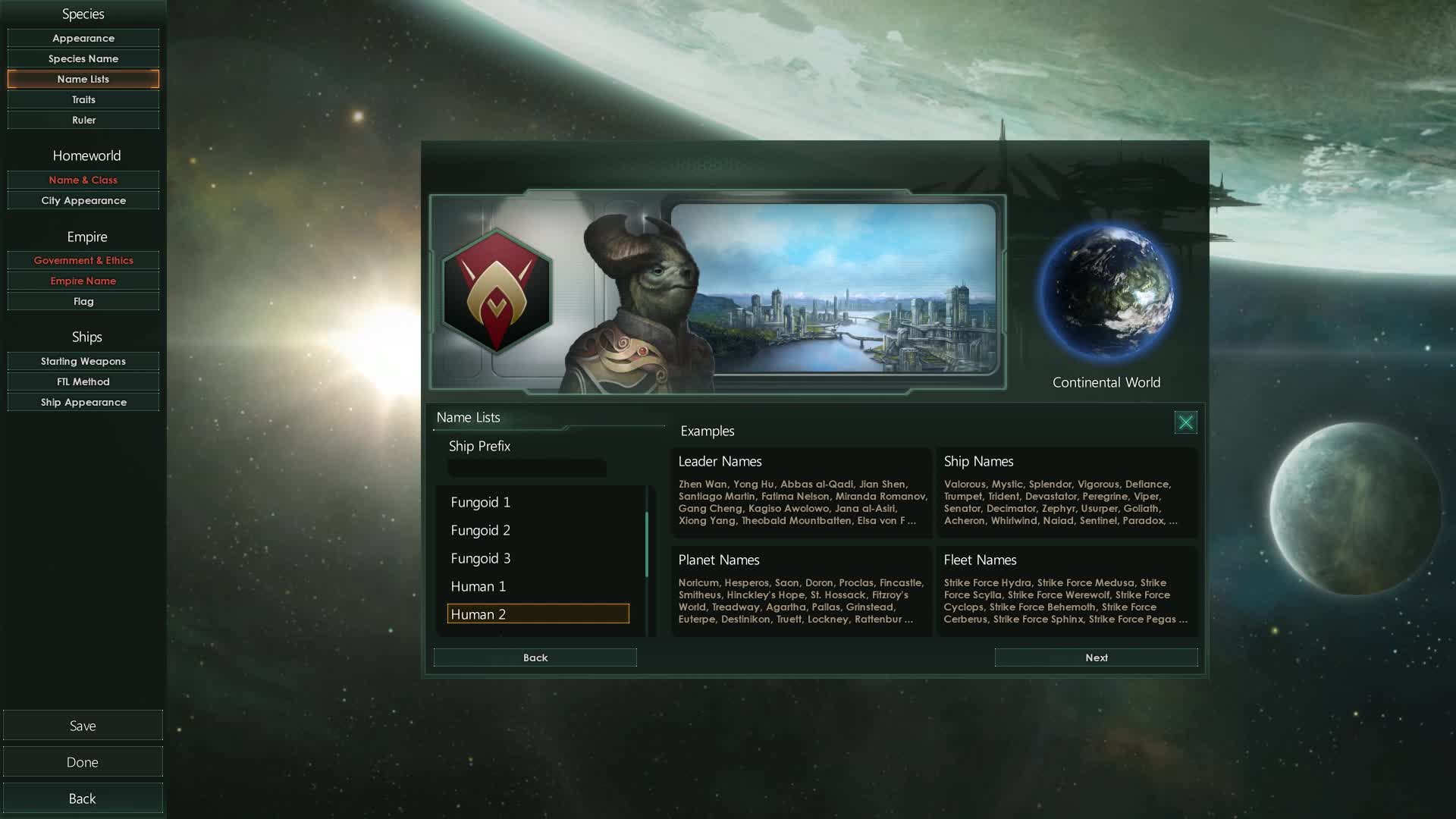
Task: Select the Human 2 name list
Action: point(538,613)
